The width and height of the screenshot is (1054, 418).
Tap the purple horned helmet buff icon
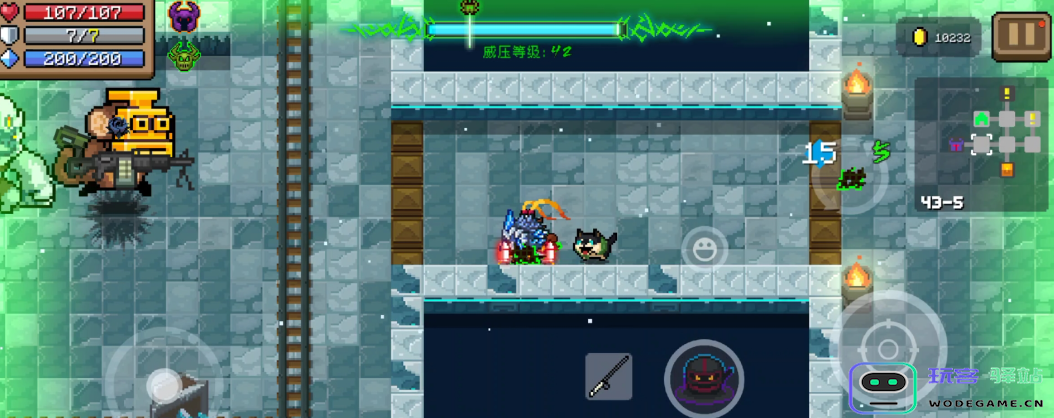(x=183, y=17)
